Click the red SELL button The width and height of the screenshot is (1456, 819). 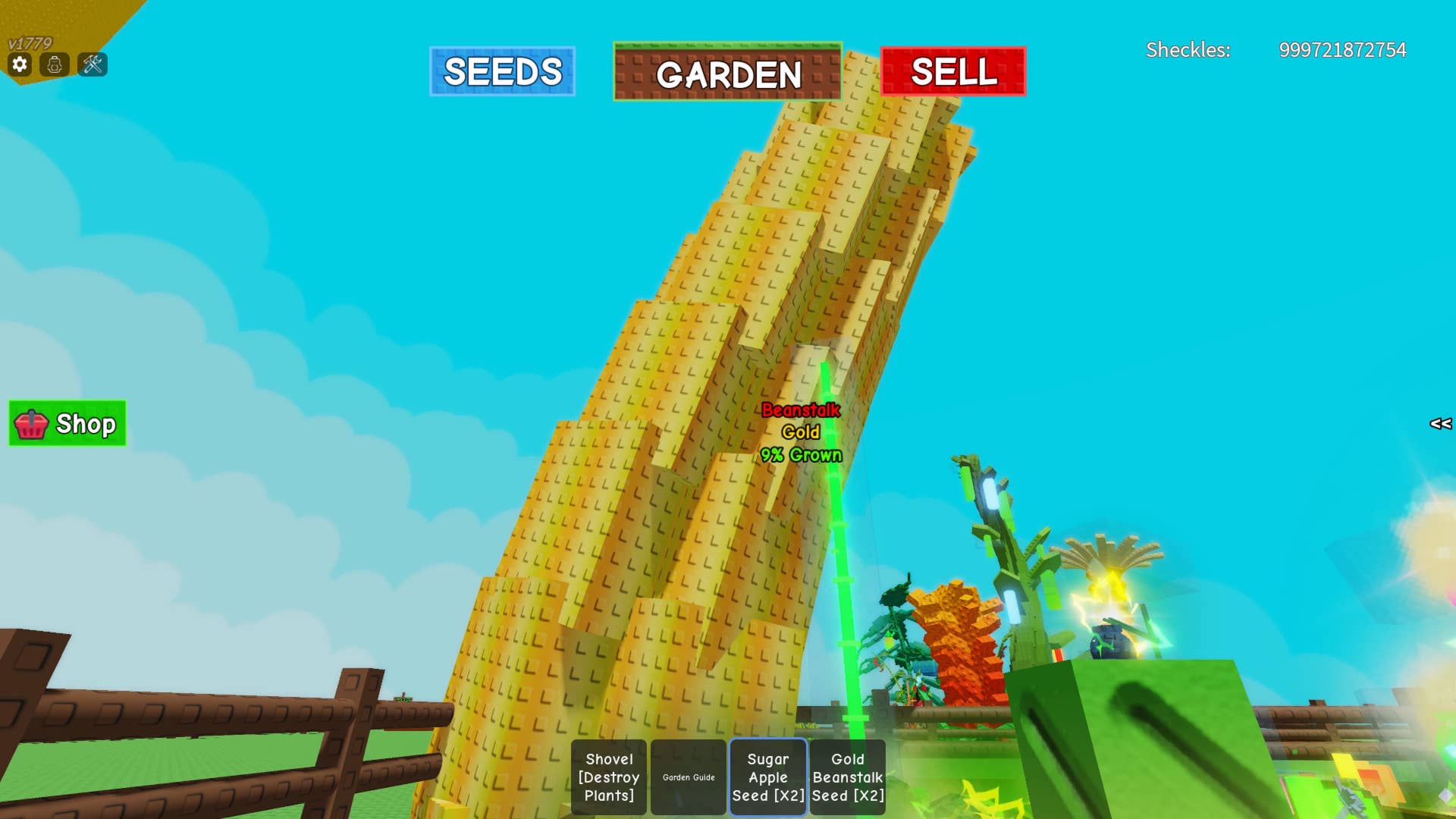point(953,71)
